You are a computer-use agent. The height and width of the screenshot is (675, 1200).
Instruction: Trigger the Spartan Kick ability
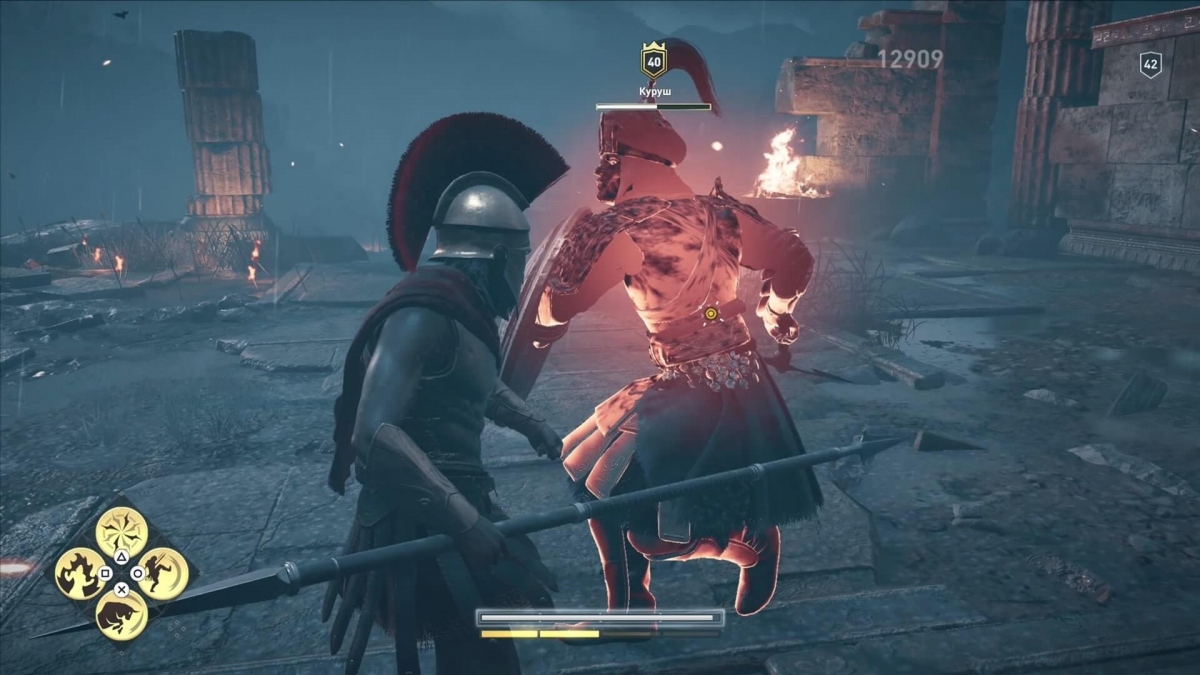(163, 574)
